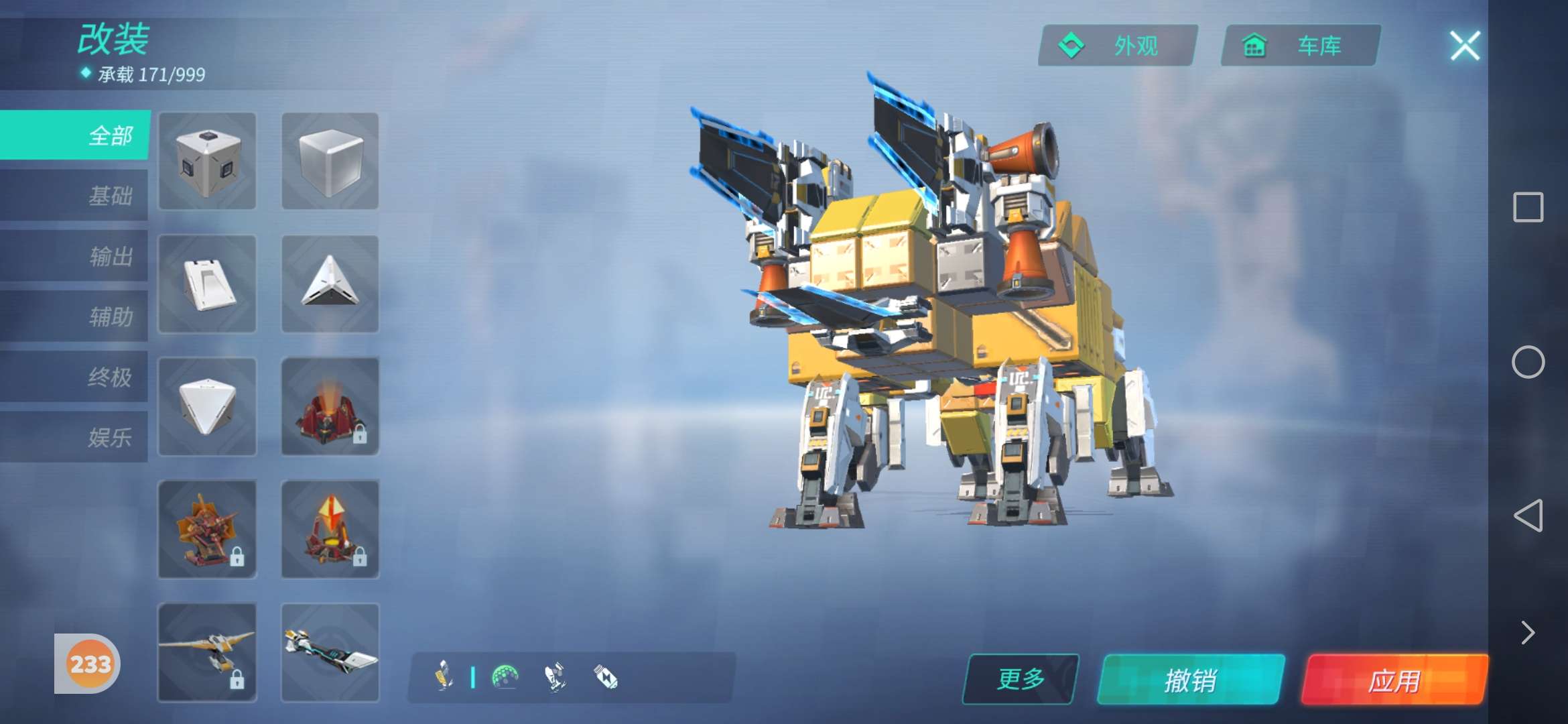The height and width of the screenshot is (724, 1568).
Task: Pick the unlocked white-and-teal blade part
Action: pyautogui.click(x=330, y=652)
